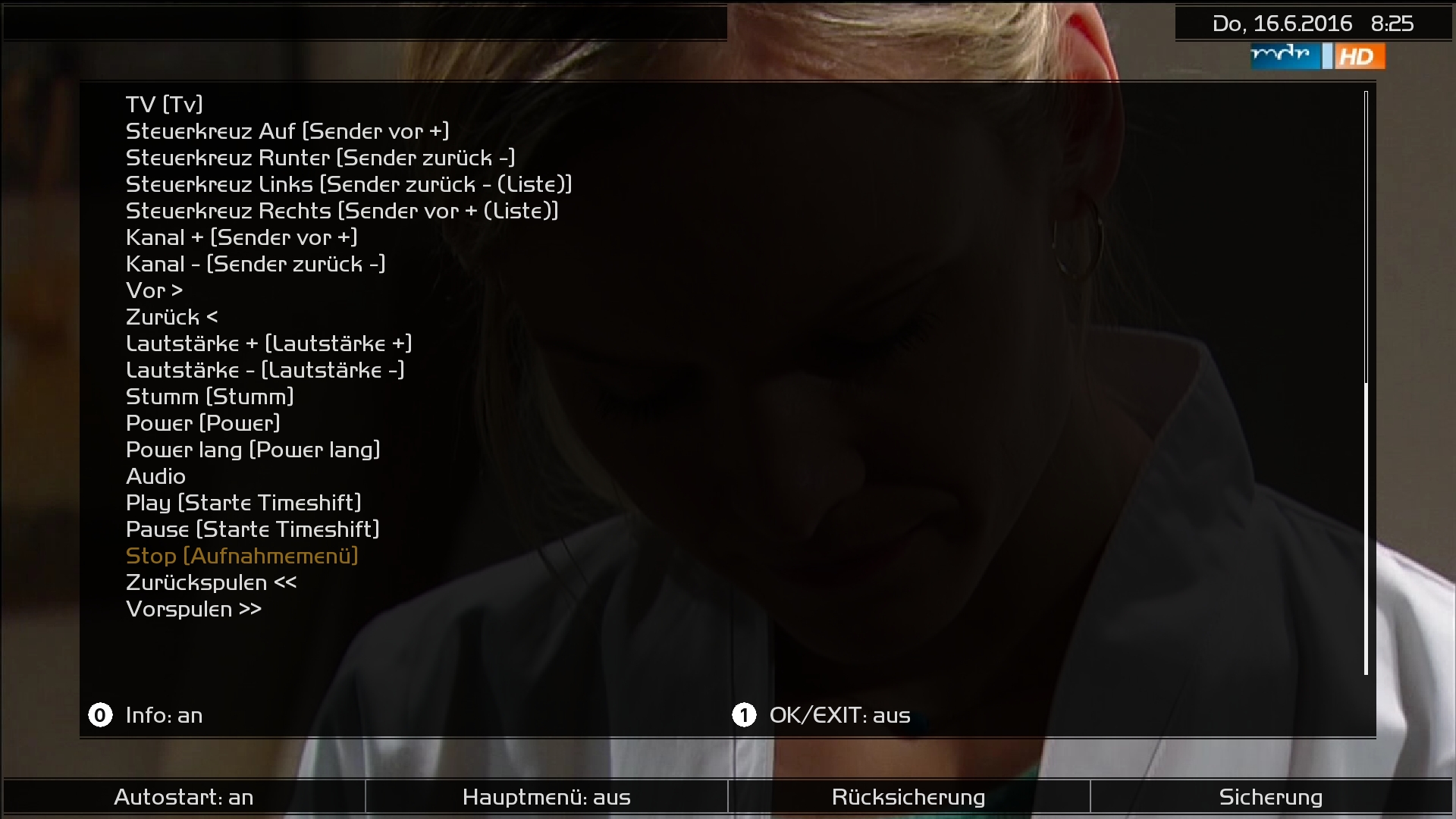Select Steuerkreuz Runter [Sender zurück -]

[320, 158]
